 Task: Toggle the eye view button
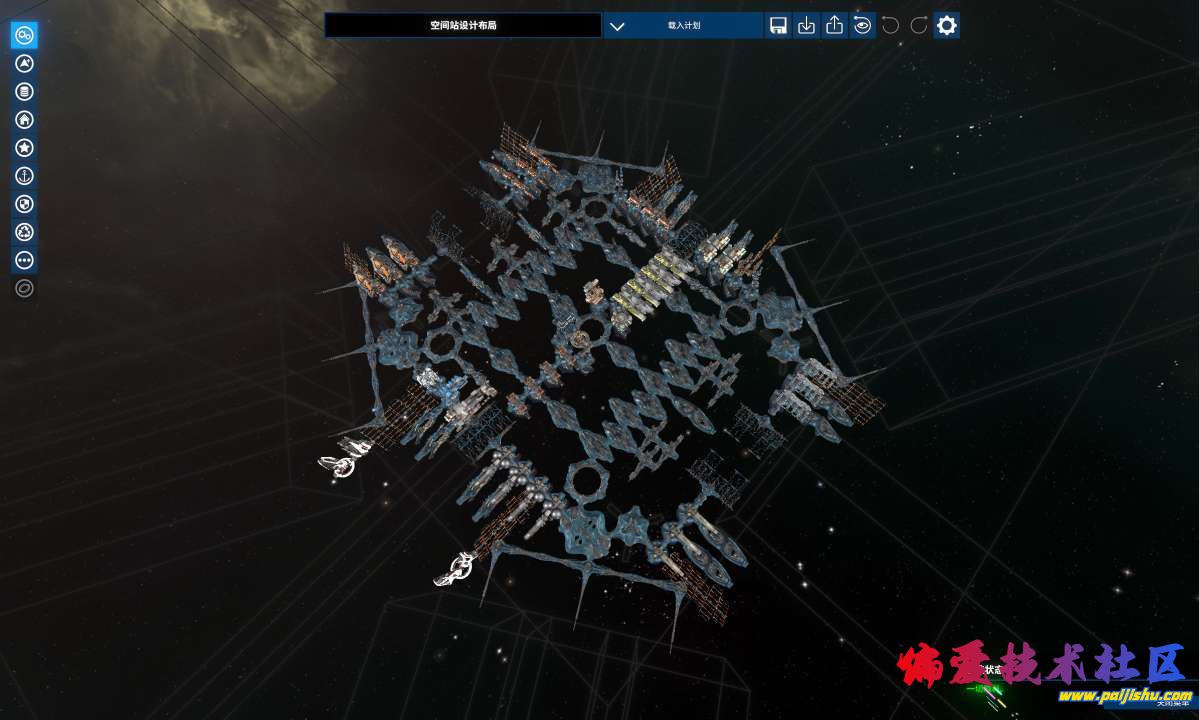coord(862,26)
